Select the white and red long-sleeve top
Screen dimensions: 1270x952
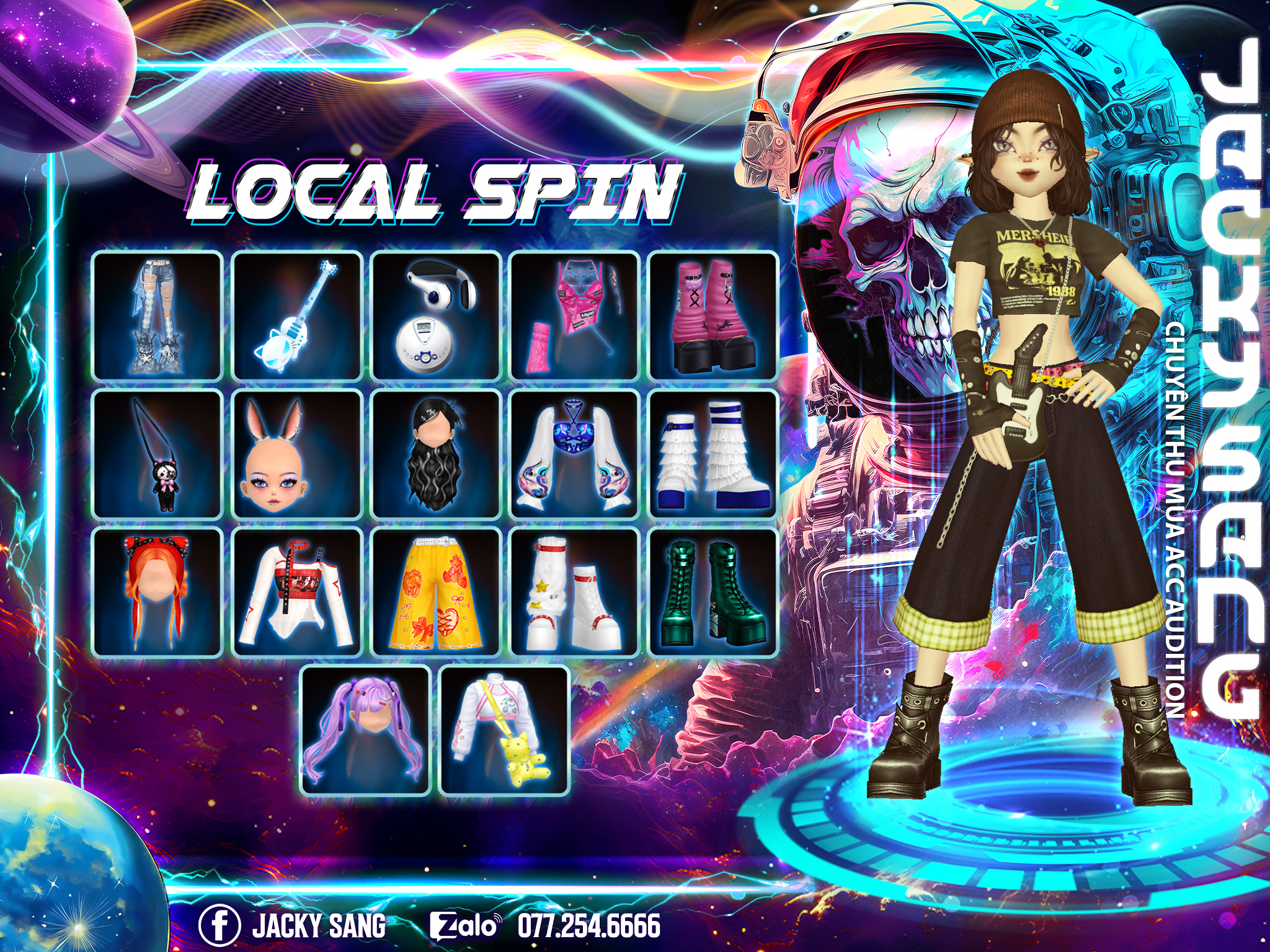click(x=297, y=593)
